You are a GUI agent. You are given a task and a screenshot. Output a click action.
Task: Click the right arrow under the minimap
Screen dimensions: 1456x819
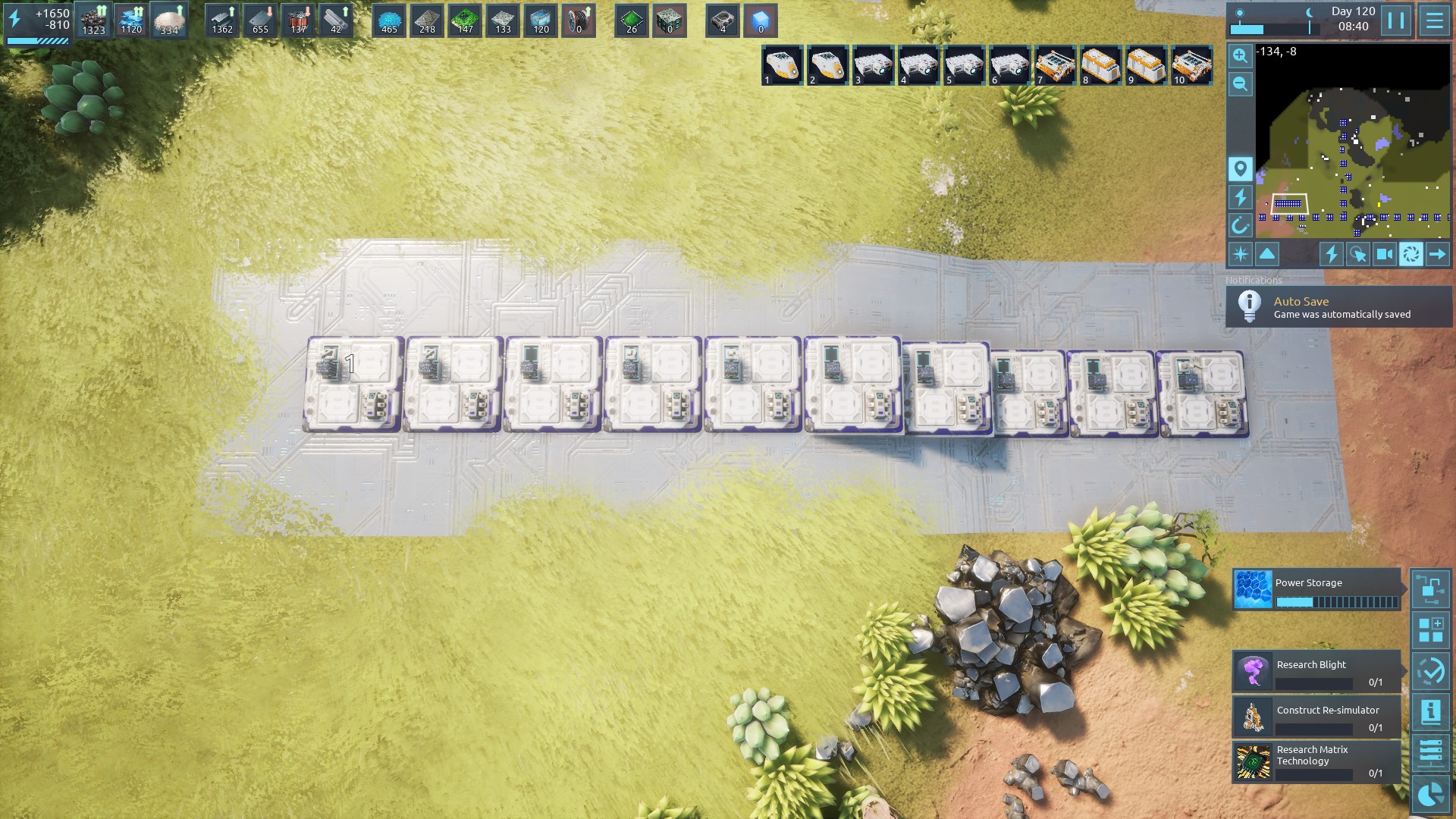pos(1437,254)
